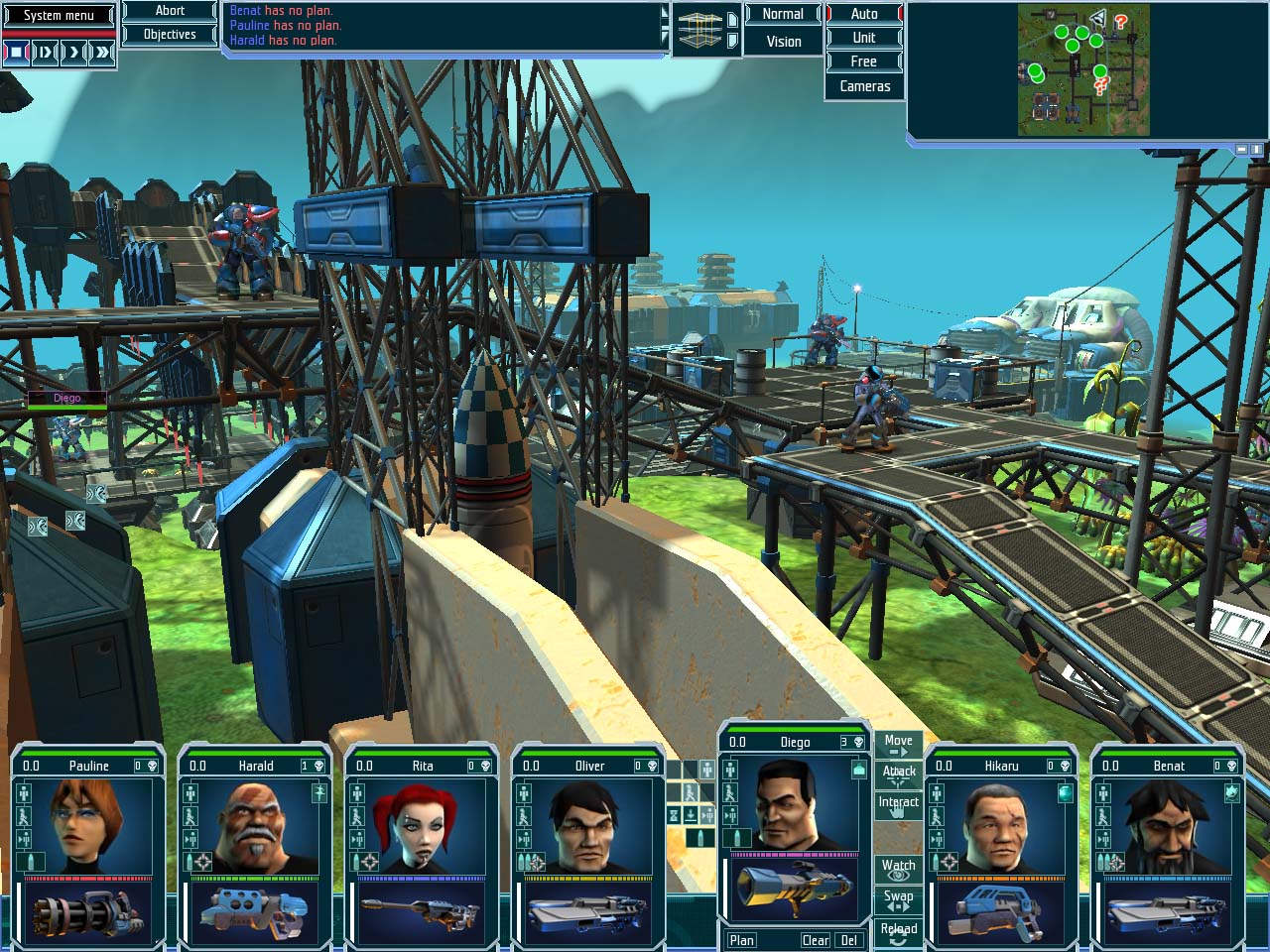Select Pauline's portrait

point(88,825)
